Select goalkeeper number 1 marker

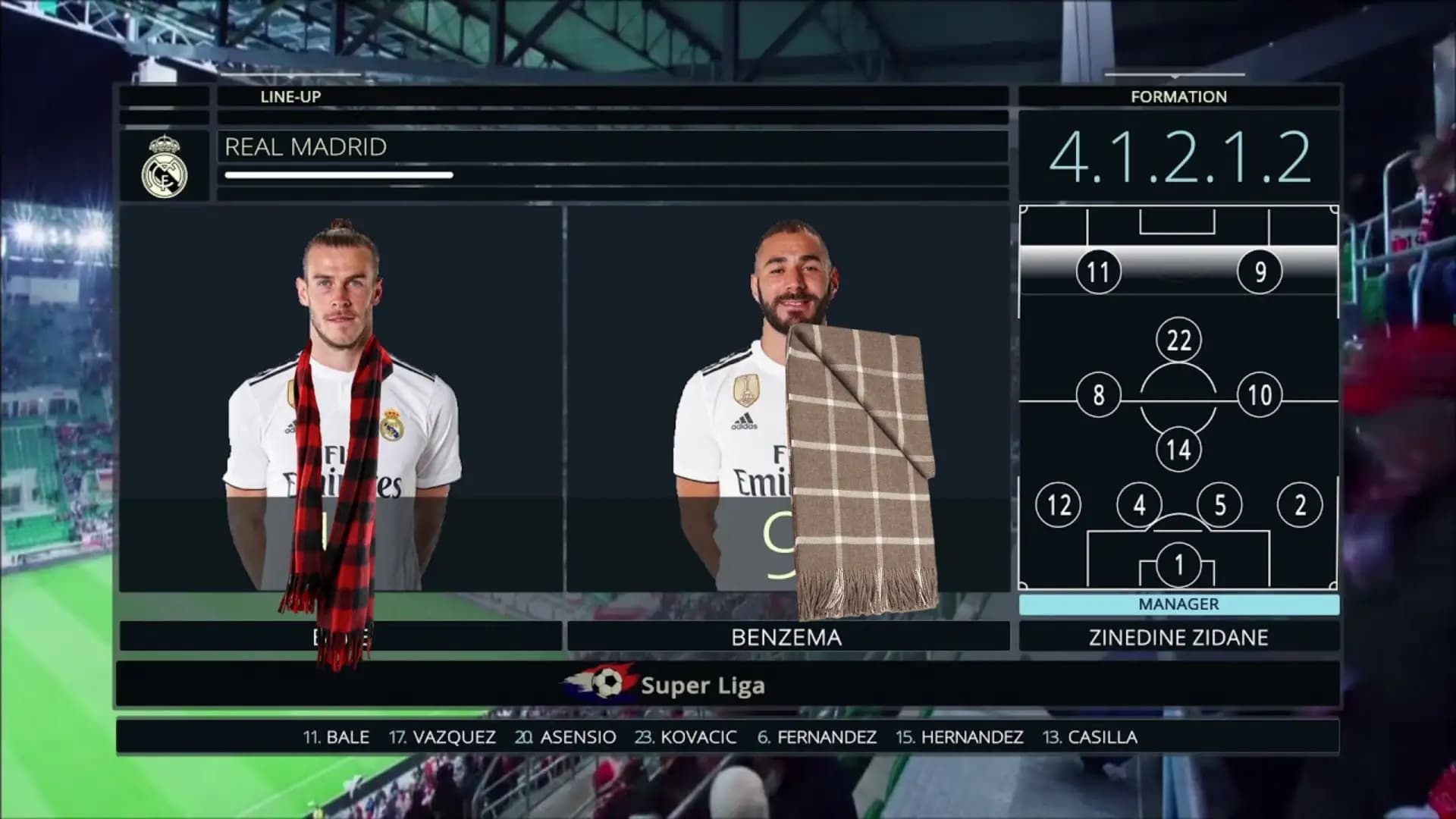(1178, 564)
